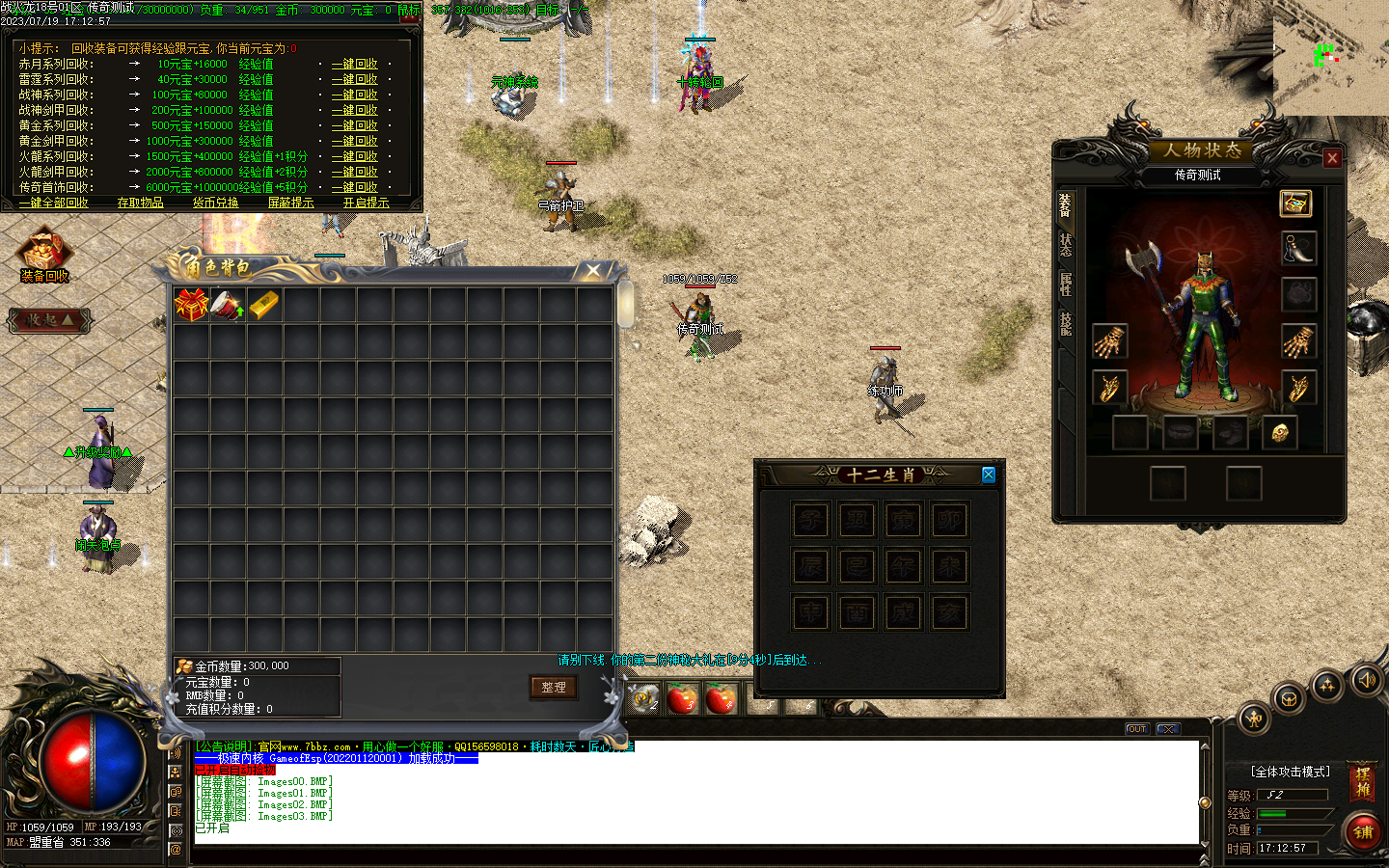Switch to the 状态 tab in character panel
The height and width of the screenshot is (868, 1389).
[x=1065, y=244]
